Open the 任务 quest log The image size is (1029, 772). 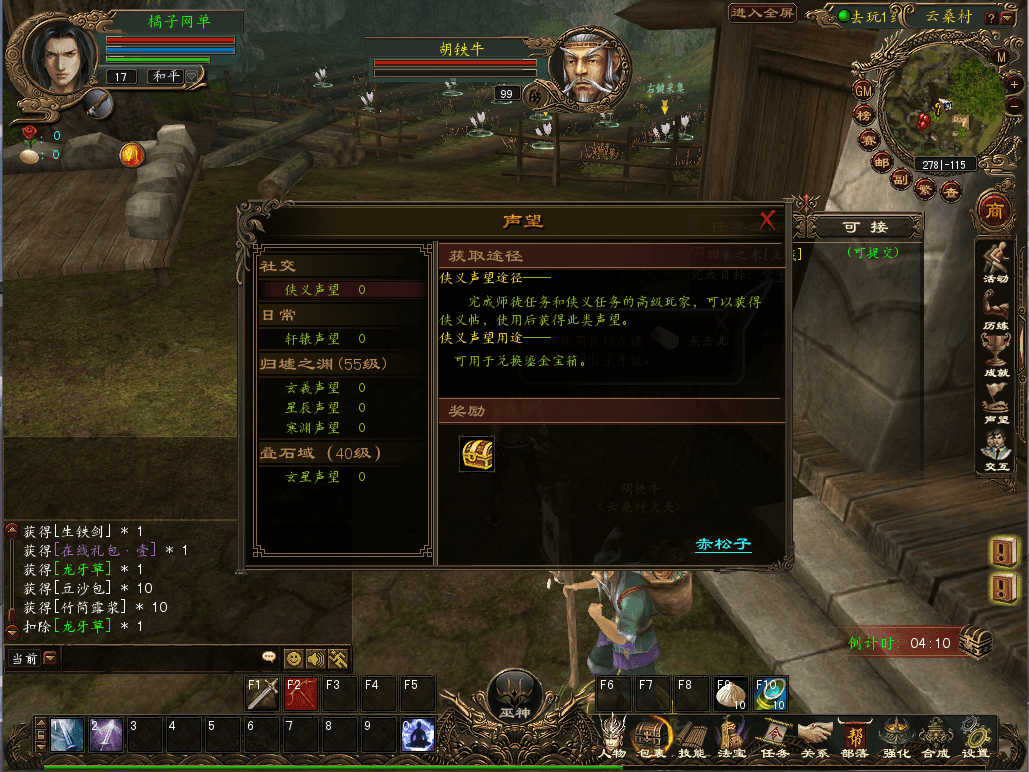[x=774, y=737]
